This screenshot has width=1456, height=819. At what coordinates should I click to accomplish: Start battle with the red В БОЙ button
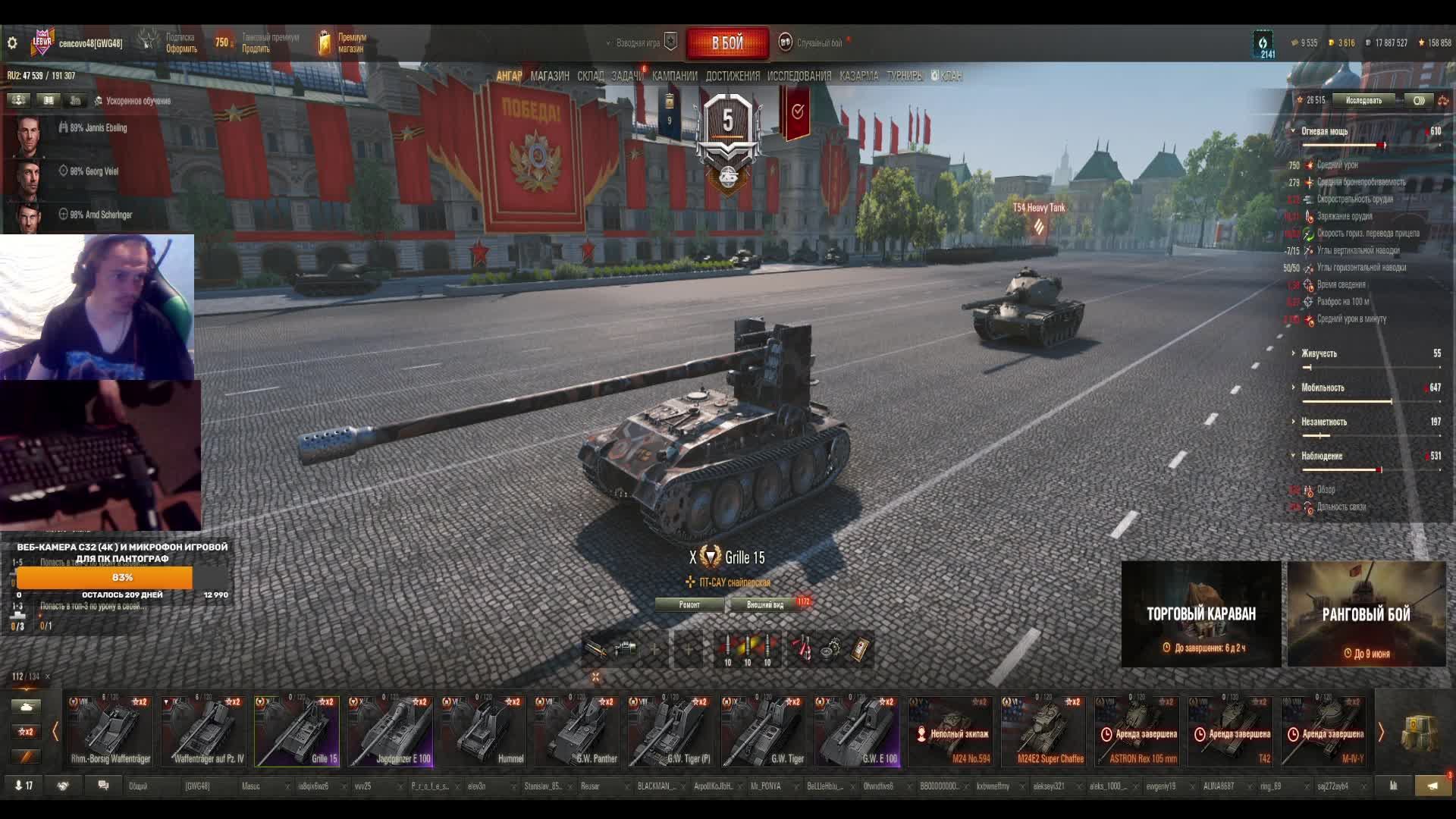[x=727, y=43]
